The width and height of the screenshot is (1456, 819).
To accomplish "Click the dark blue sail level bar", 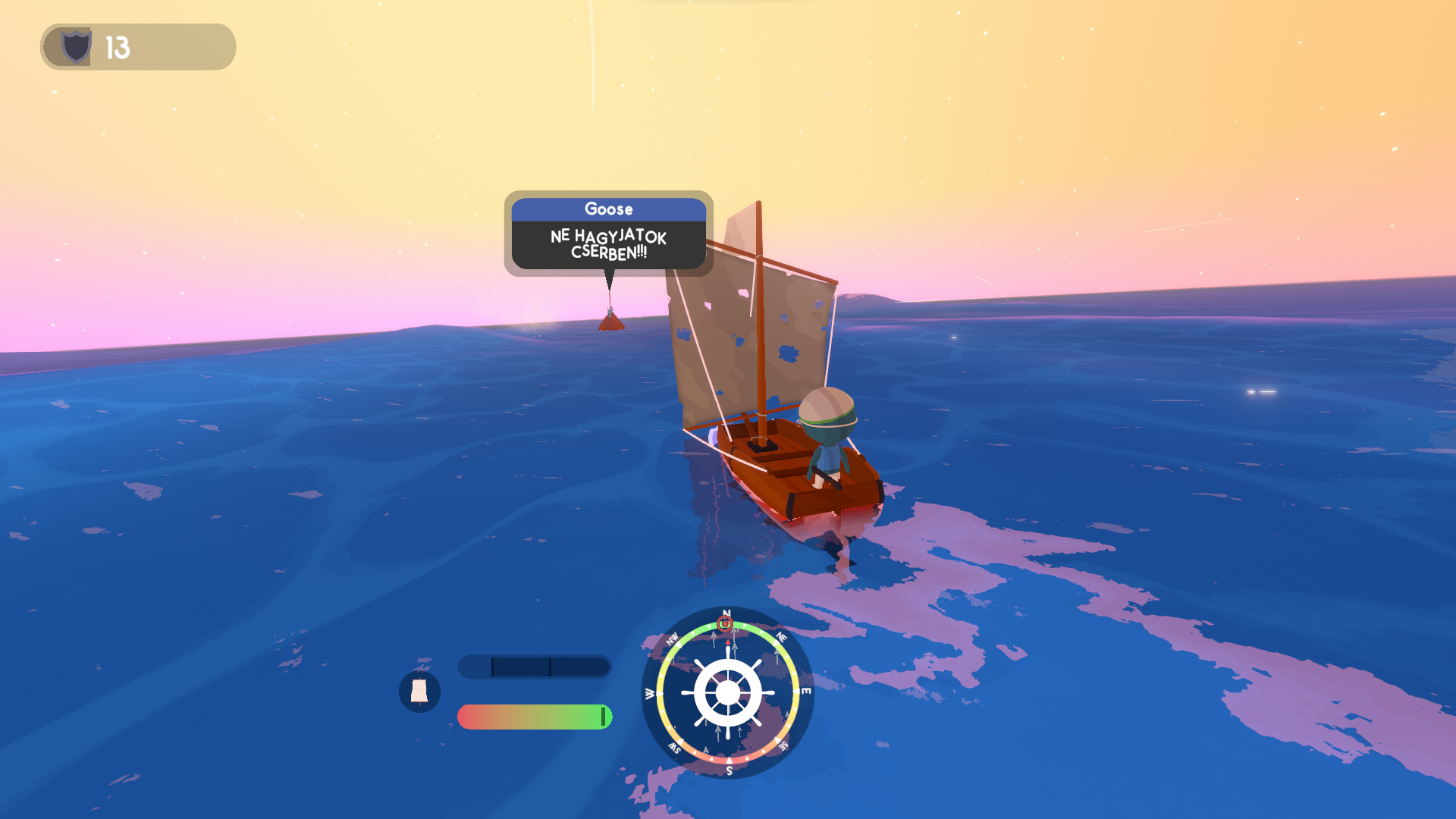I will point(534,667).
